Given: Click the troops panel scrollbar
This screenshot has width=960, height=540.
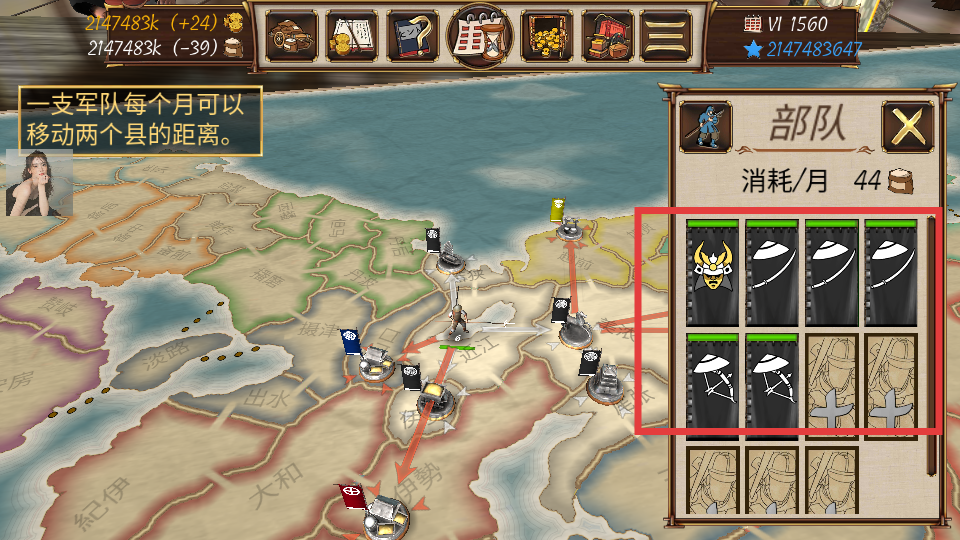Looking at the screenshot, I should [931, 340].
